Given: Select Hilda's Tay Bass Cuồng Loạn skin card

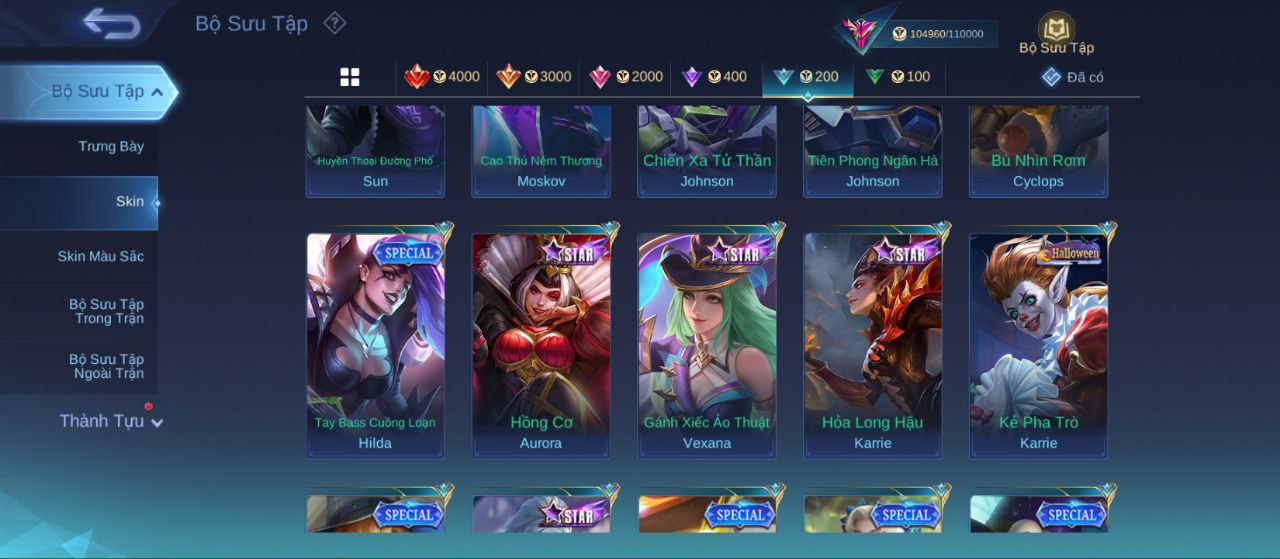Looking at the screenshot, I should (x=375, y=345).
